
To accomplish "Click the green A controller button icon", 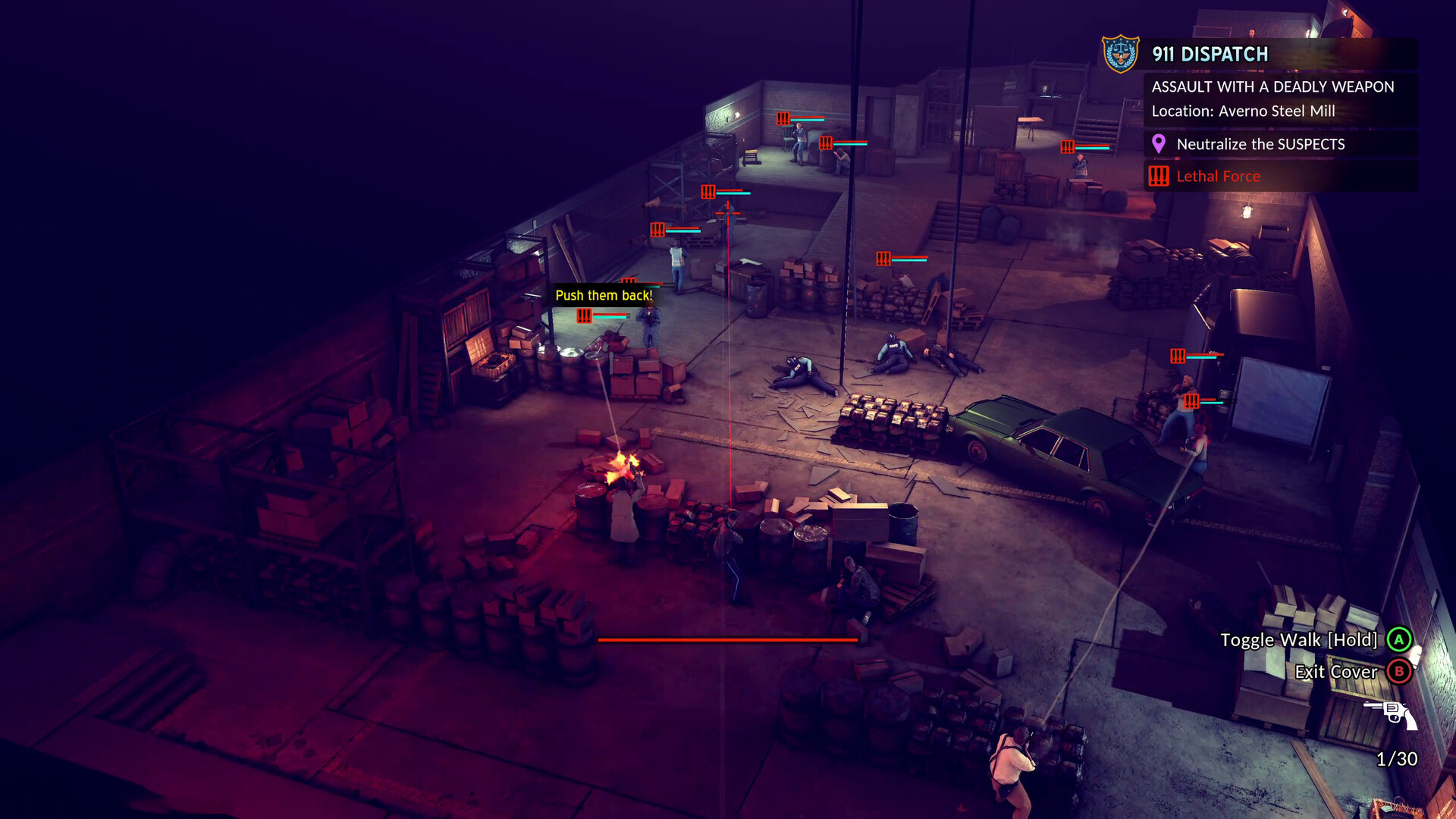I will pos(1399,640).
